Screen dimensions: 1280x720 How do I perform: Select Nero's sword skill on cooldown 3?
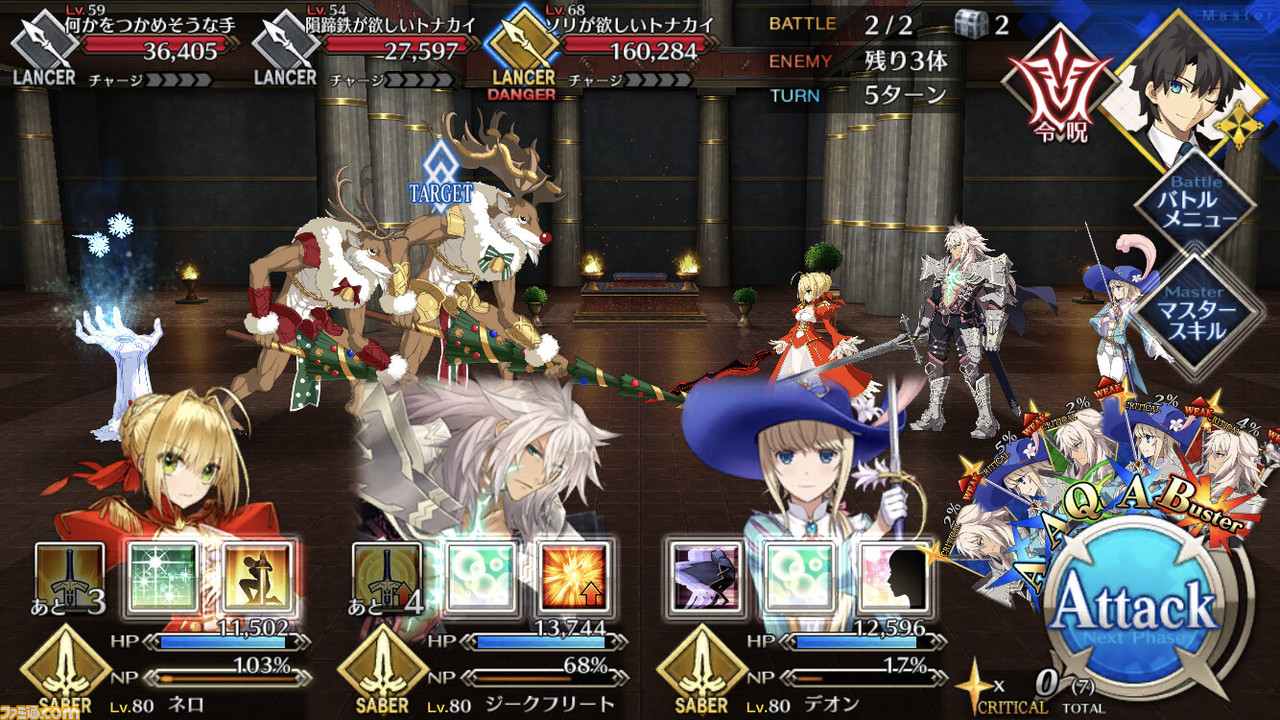pyautogui.click(x=70, y=580)
